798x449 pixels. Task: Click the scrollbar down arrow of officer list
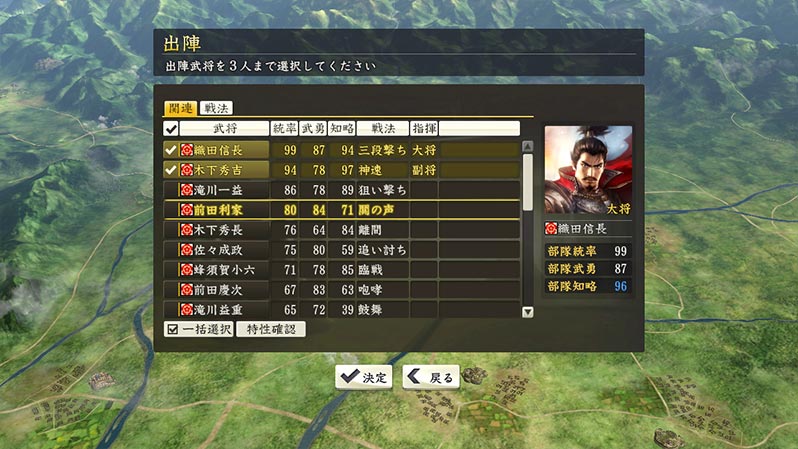pos(528,311)
